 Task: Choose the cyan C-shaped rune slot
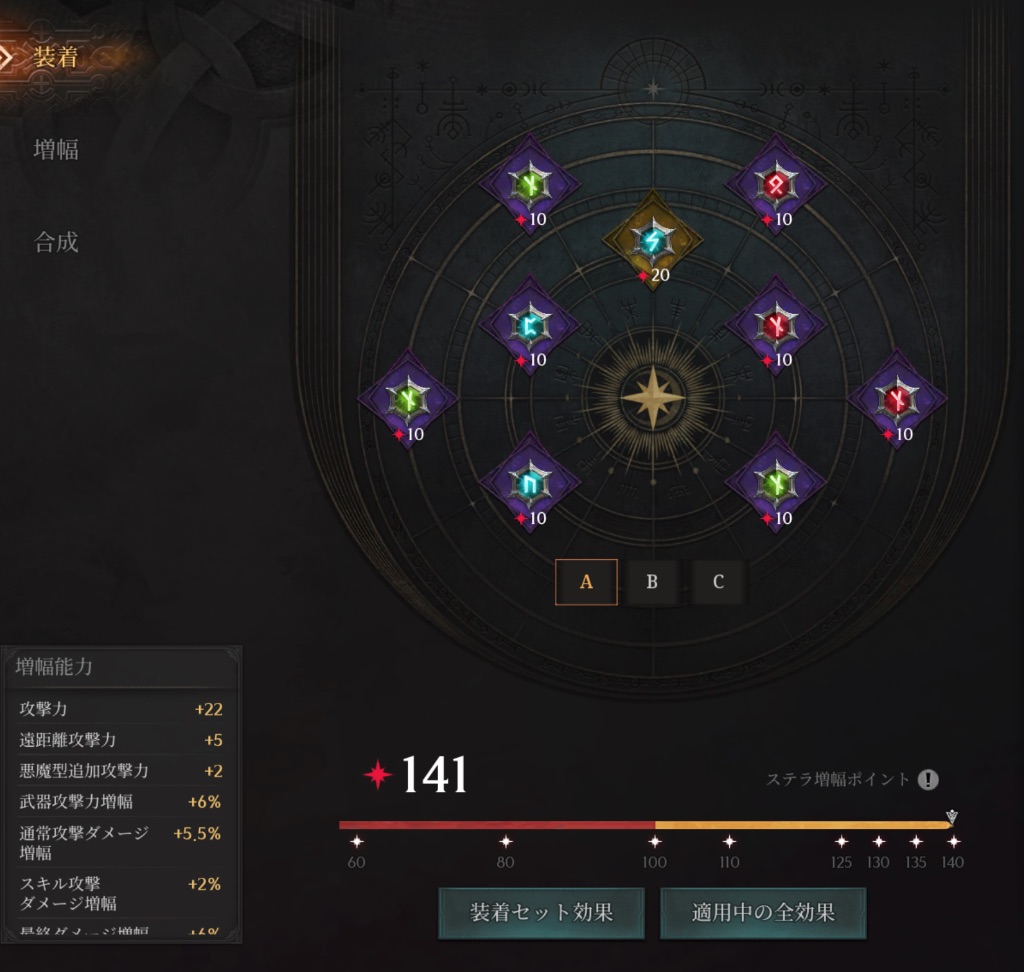pyautogui.click(x=529, y=325)
